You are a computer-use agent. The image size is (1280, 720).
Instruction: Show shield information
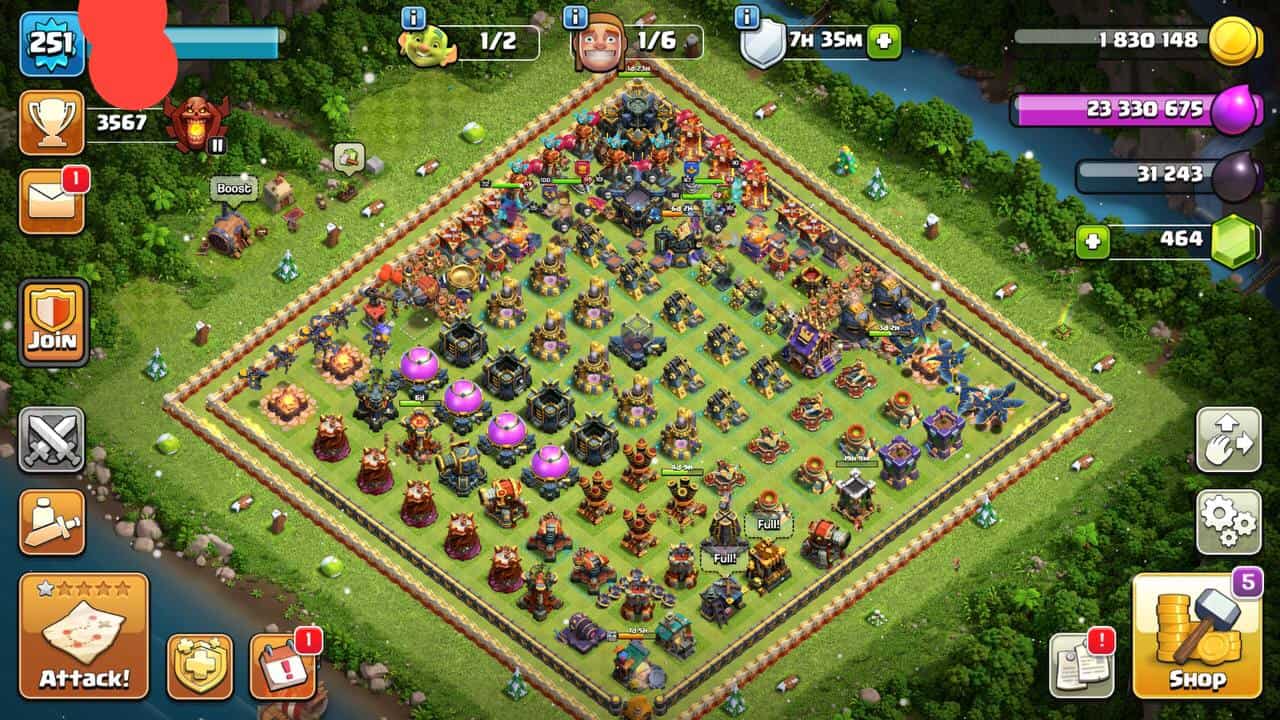pos(746,17)
